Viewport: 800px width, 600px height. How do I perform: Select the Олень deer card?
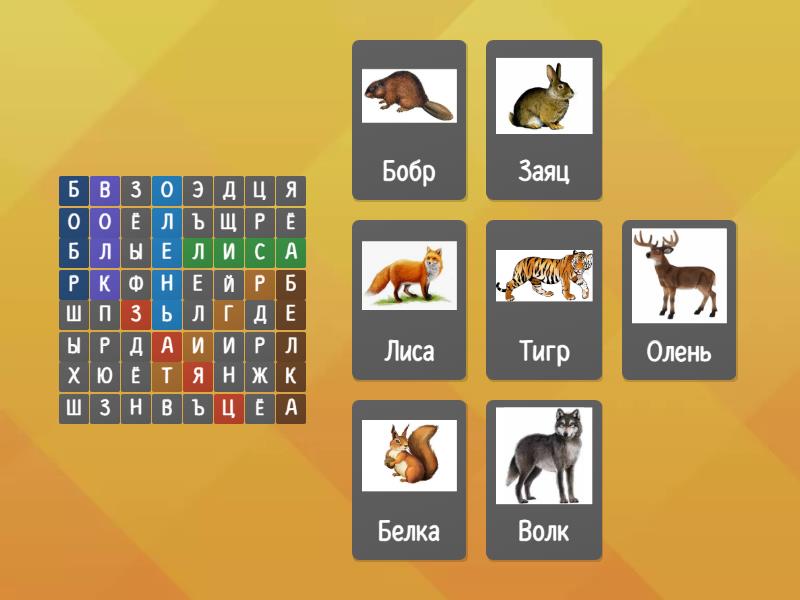(679, 300)
